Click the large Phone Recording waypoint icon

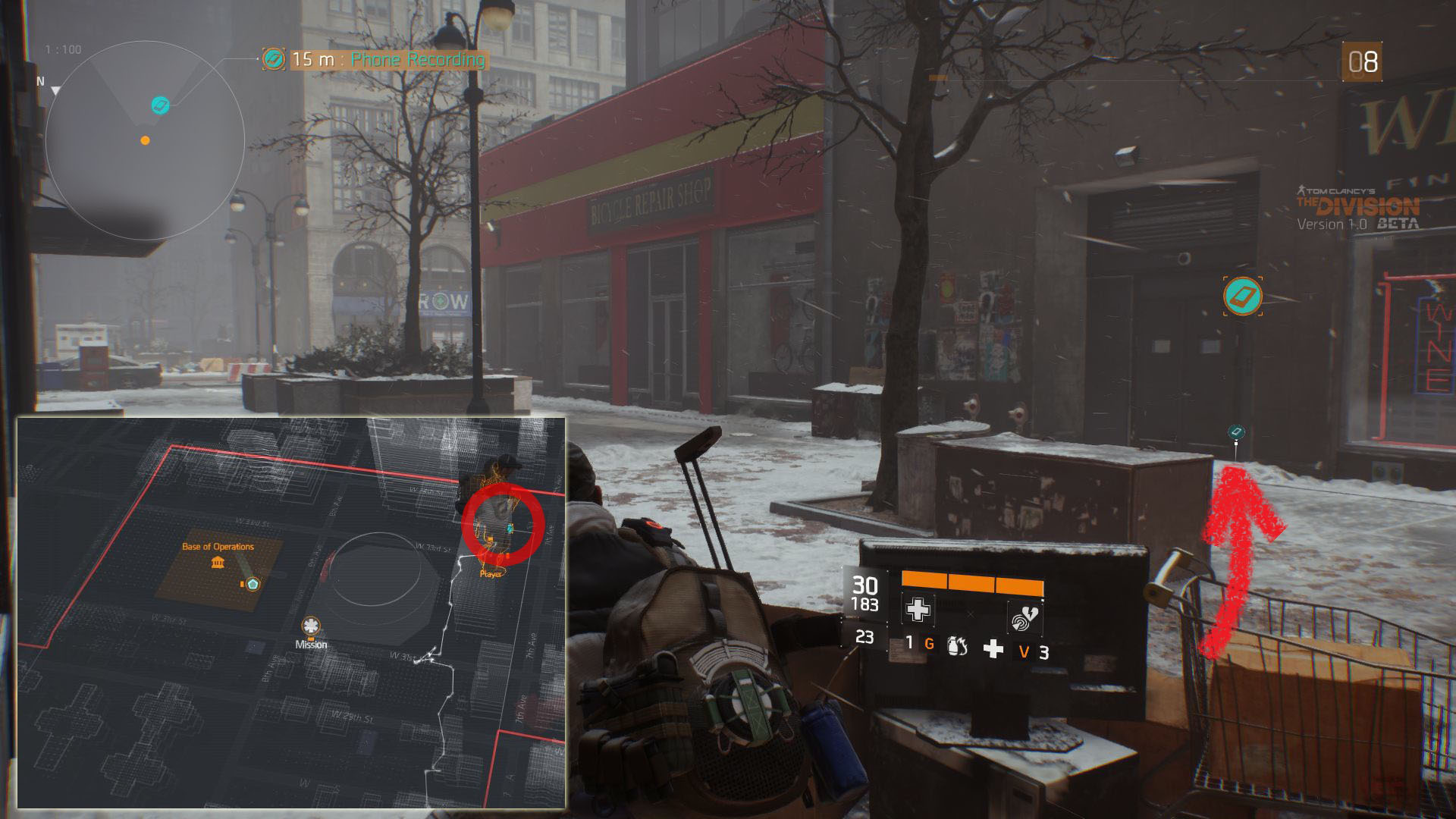[x=1243, y=296]
